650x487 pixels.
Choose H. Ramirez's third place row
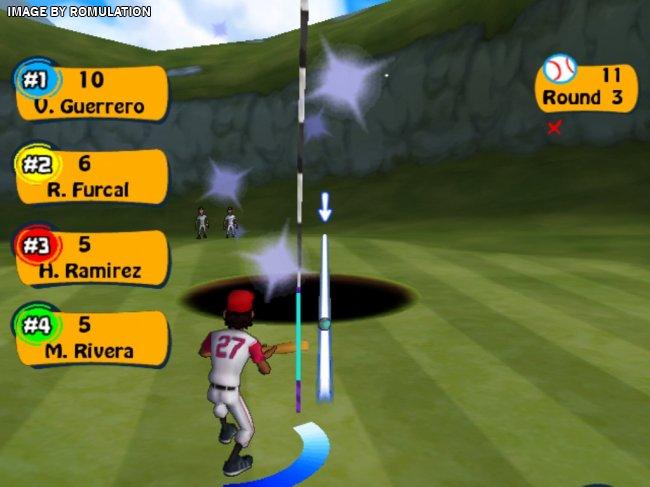click(x=92, y=257)
